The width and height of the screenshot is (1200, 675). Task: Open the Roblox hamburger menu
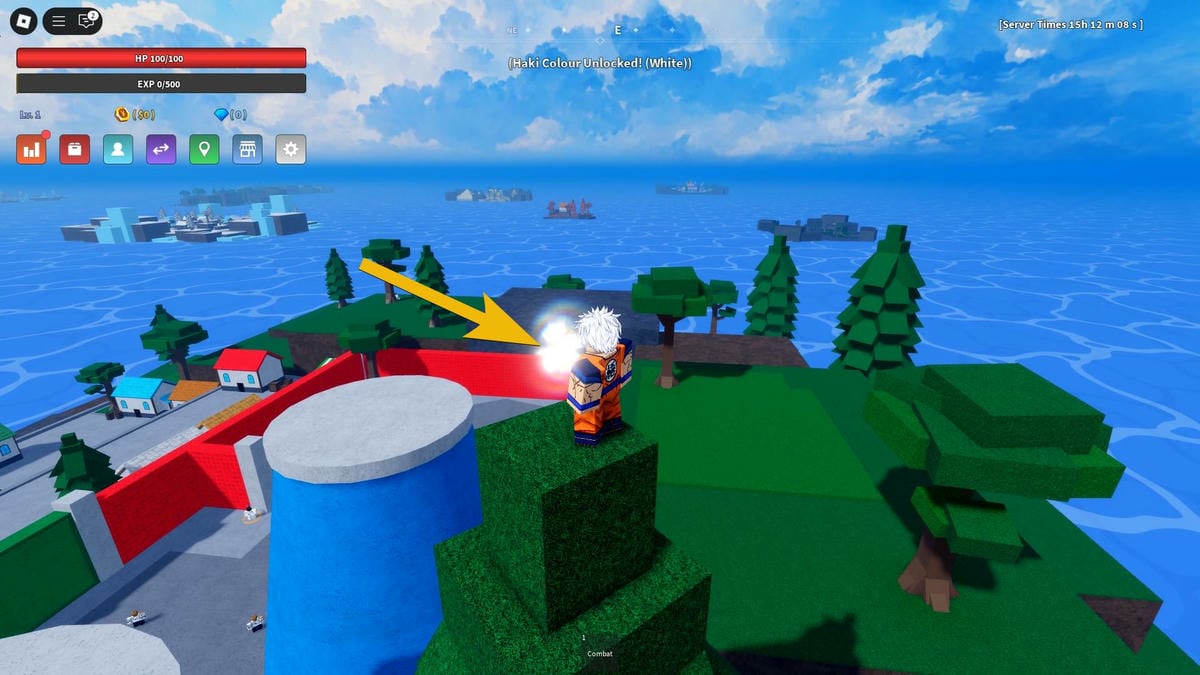[x=59, y=20]
